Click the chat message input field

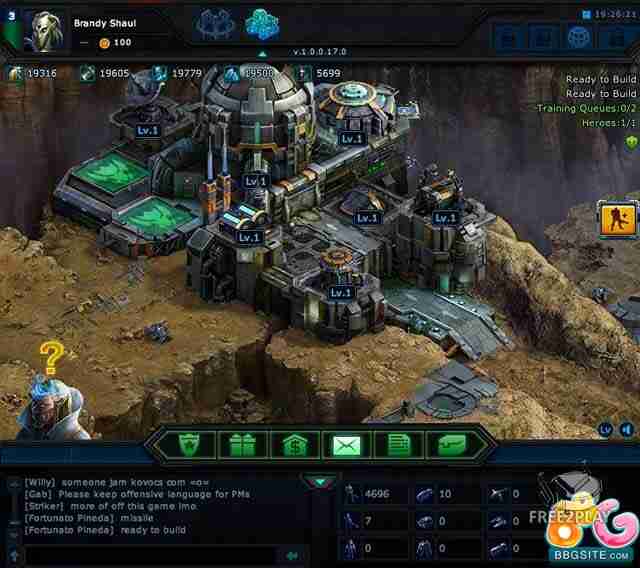click(150, 555)
